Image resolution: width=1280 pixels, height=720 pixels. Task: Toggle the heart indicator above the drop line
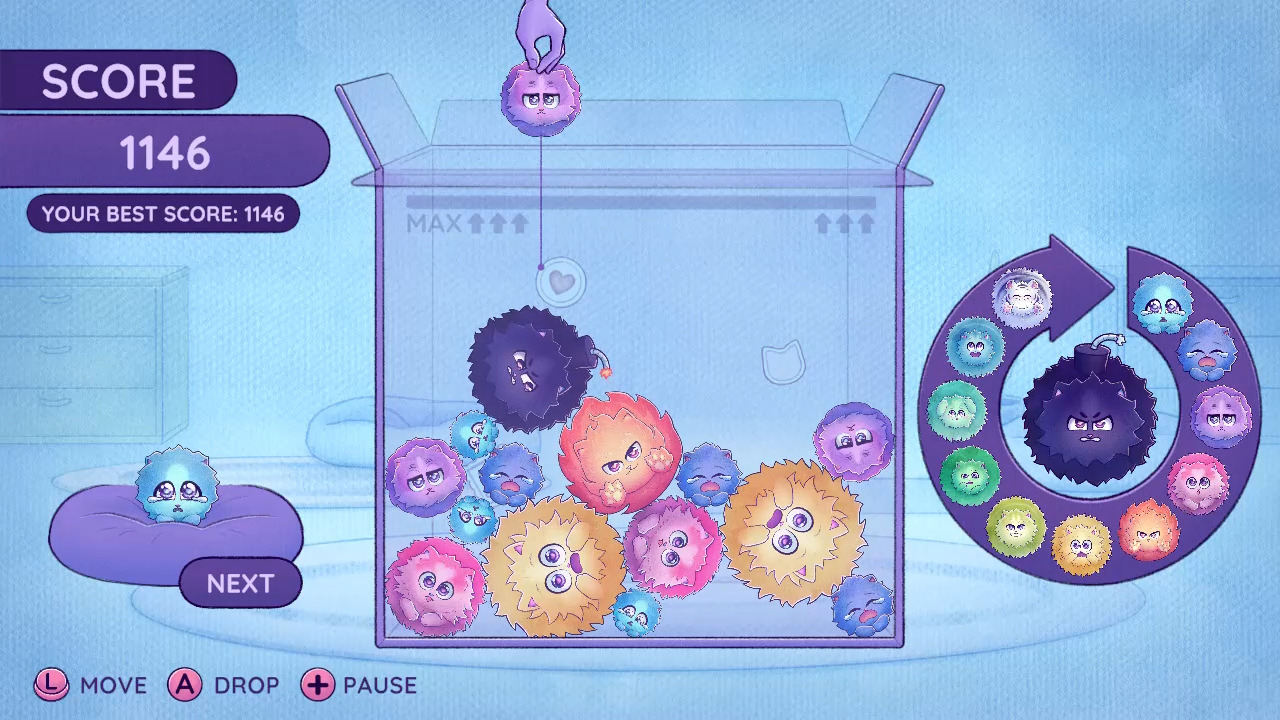(560, 282)
